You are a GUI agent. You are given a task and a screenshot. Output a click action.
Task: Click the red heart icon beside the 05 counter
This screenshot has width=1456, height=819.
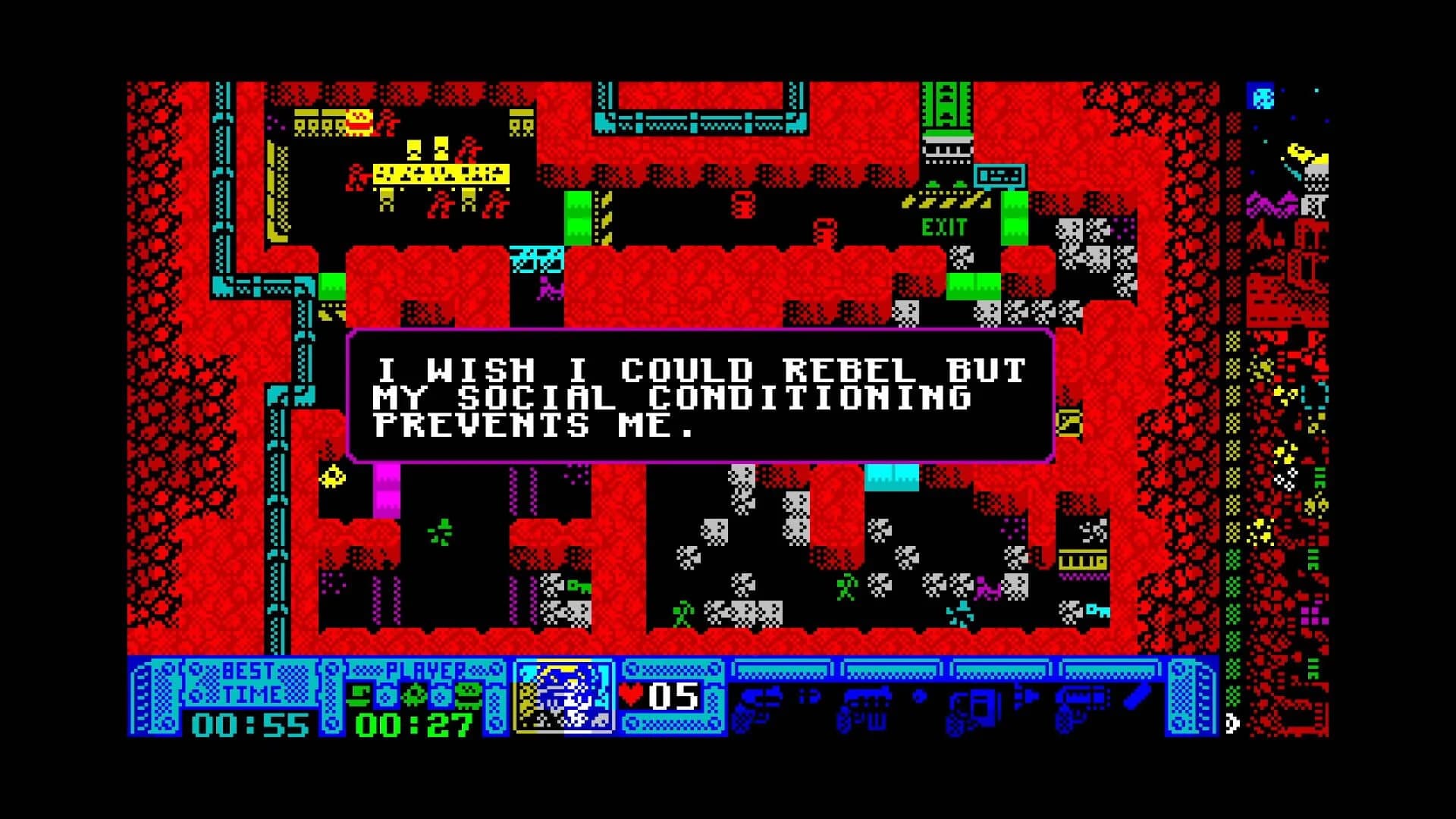[631, 694]
